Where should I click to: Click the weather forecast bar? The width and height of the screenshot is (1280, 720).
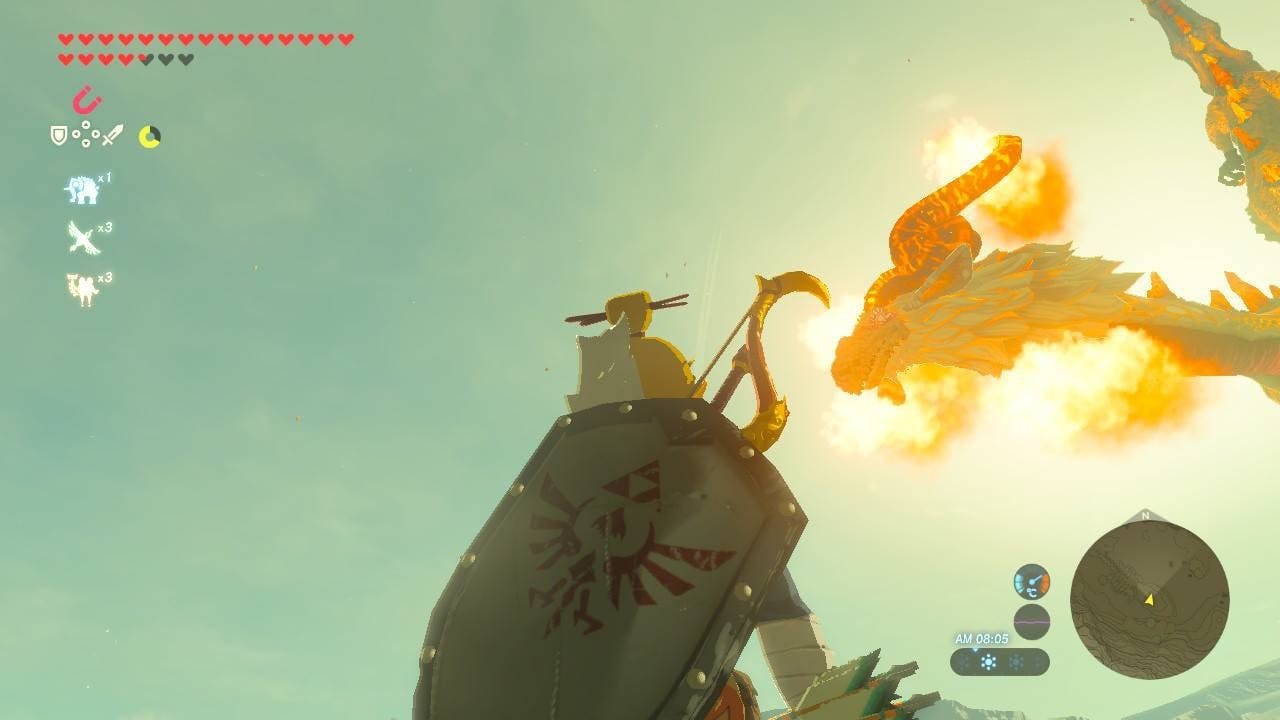click(999, 662)
